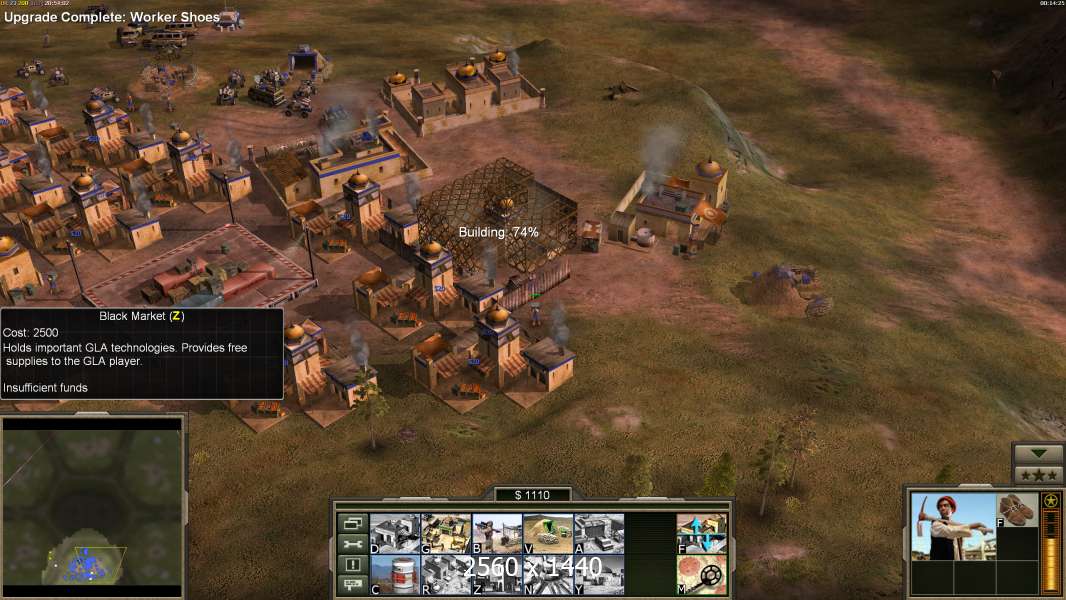Use the magnifier map command marked M
1066x600 pixels.
702,575
